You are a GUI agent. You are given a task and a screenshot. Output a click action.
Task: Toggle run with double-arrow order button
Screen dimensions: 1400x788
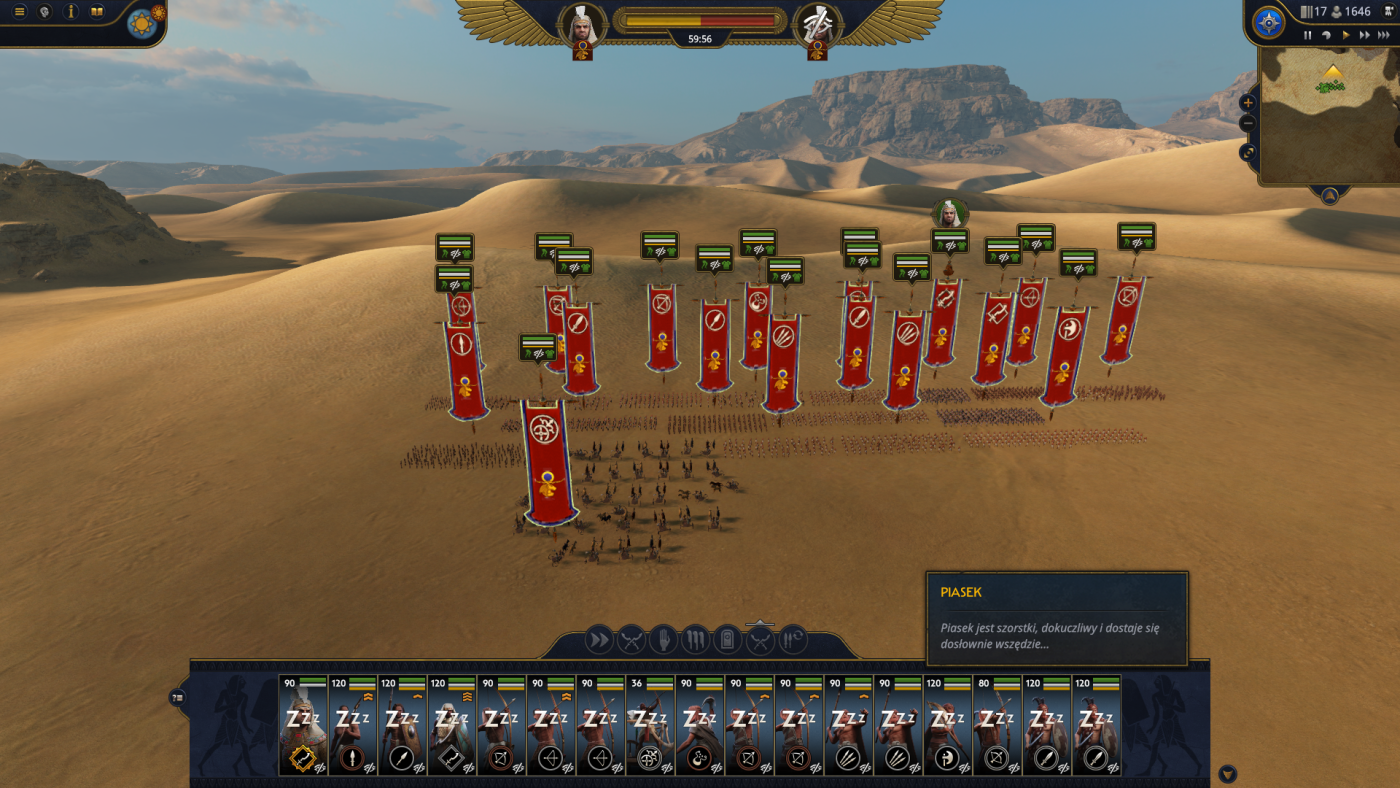(598, 639)
